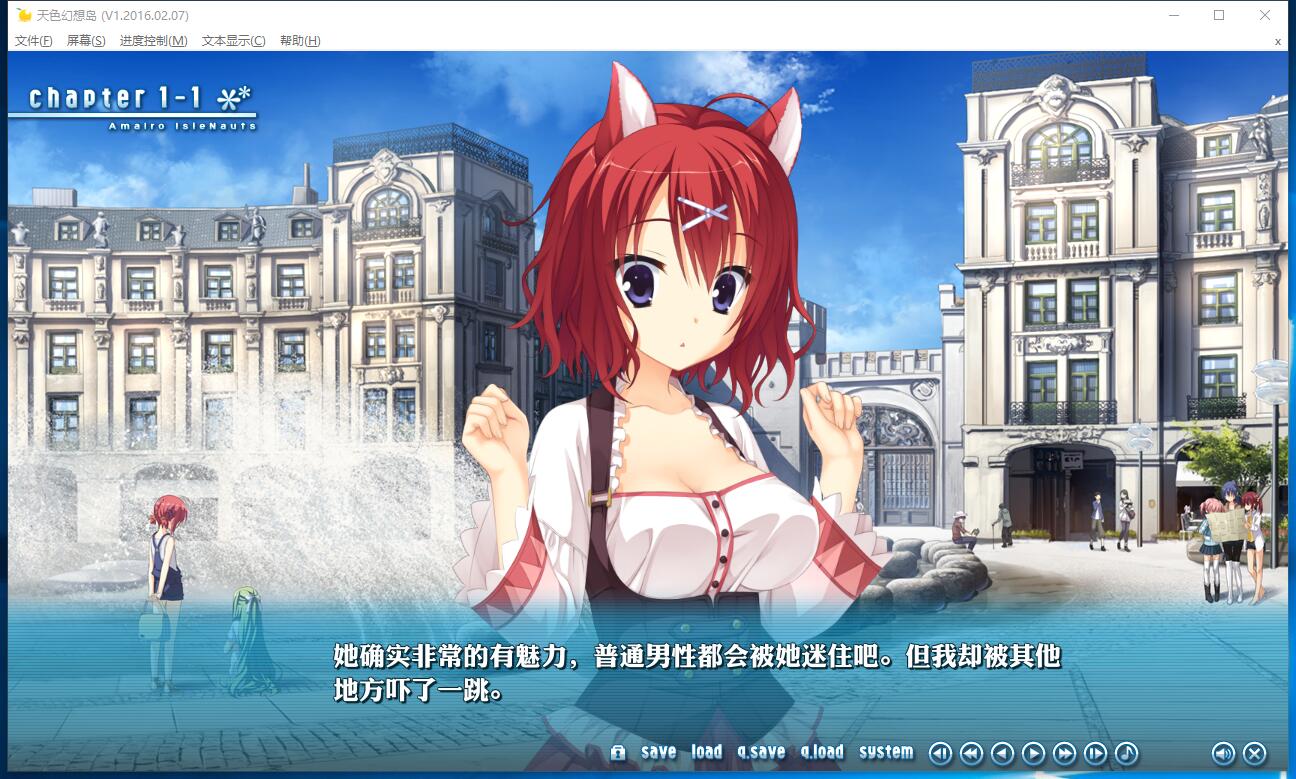The image size is (1296, 779).
Task: Skip to next choice with the arrow-bar icon
Action: [1093, 753]
